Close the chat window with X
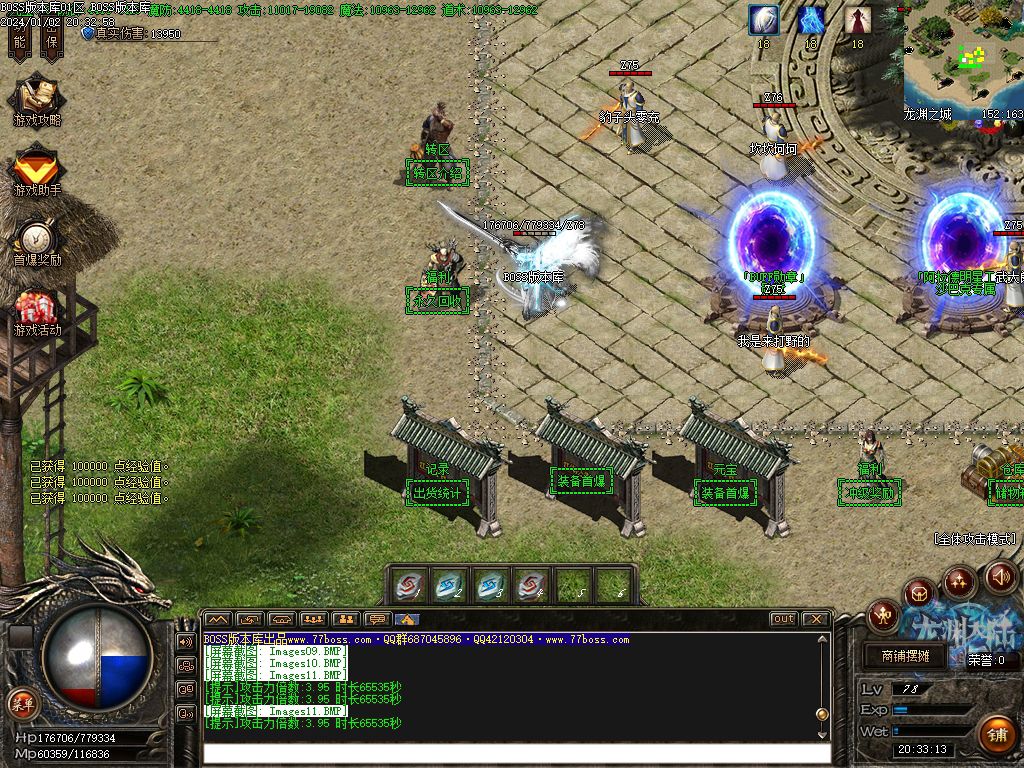Viewport: 1024px width, 768px height. (816, 619)
